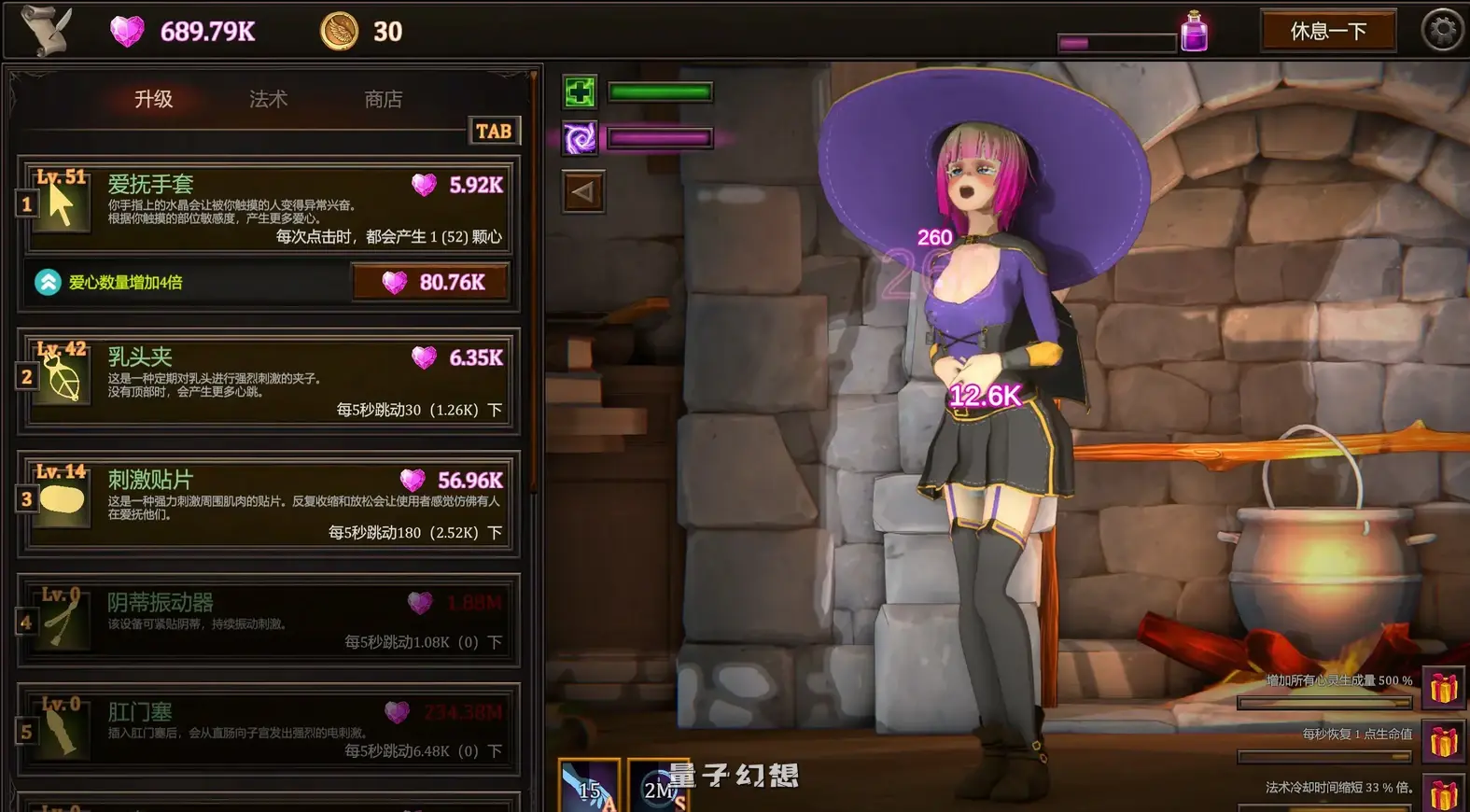Screen dimensions: 1470x812
Task: Select the green health cross icon
Action: (581, 91)
